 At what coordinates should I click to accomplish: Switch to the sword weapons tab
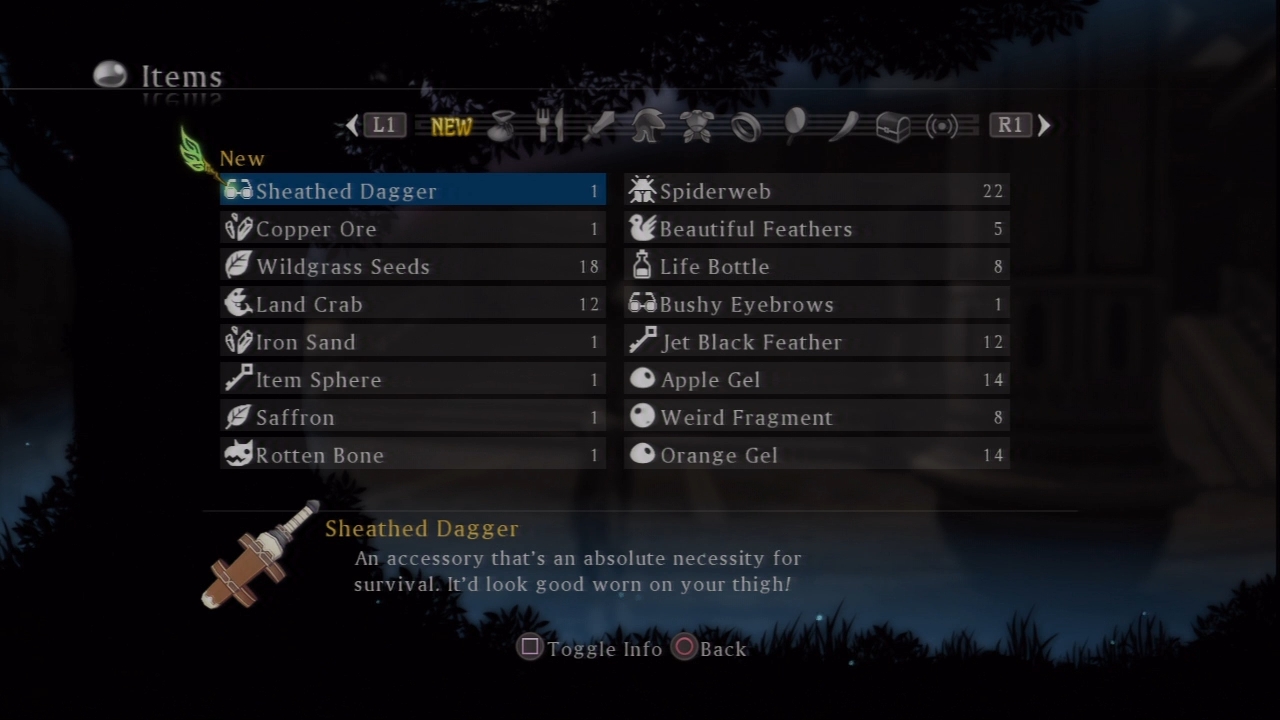click(x=598, y=126)
